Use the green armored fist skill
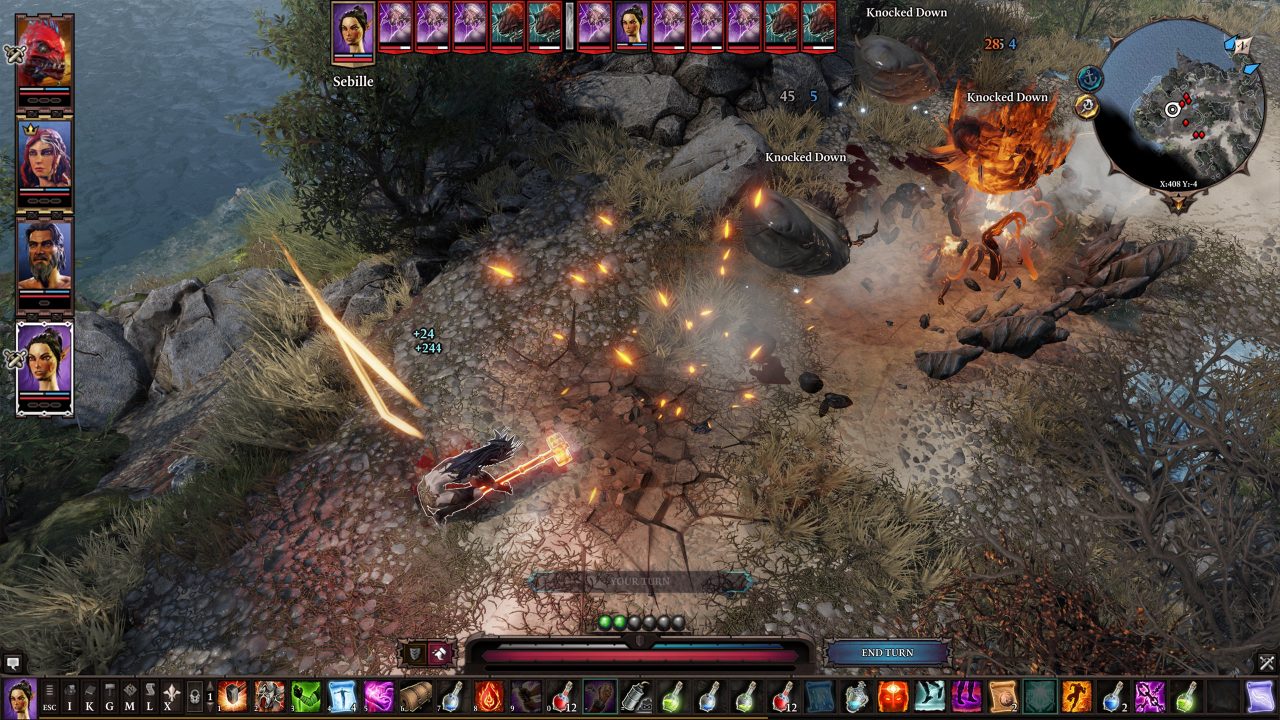Image resolution: width=1280 pixels, height=720 pixels. pos(306,696)
